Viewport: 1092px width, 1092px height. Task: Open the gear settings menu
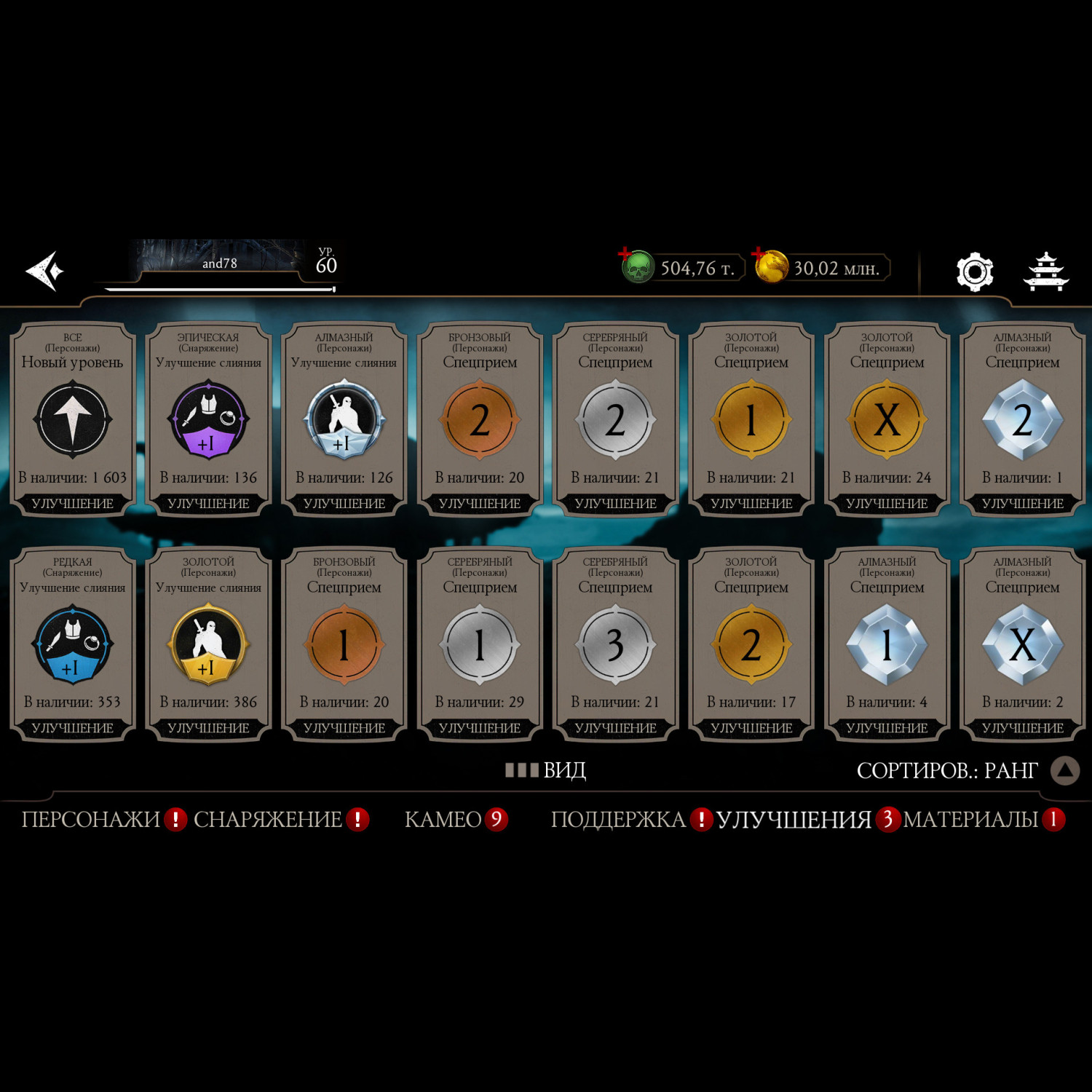(974, 272)
